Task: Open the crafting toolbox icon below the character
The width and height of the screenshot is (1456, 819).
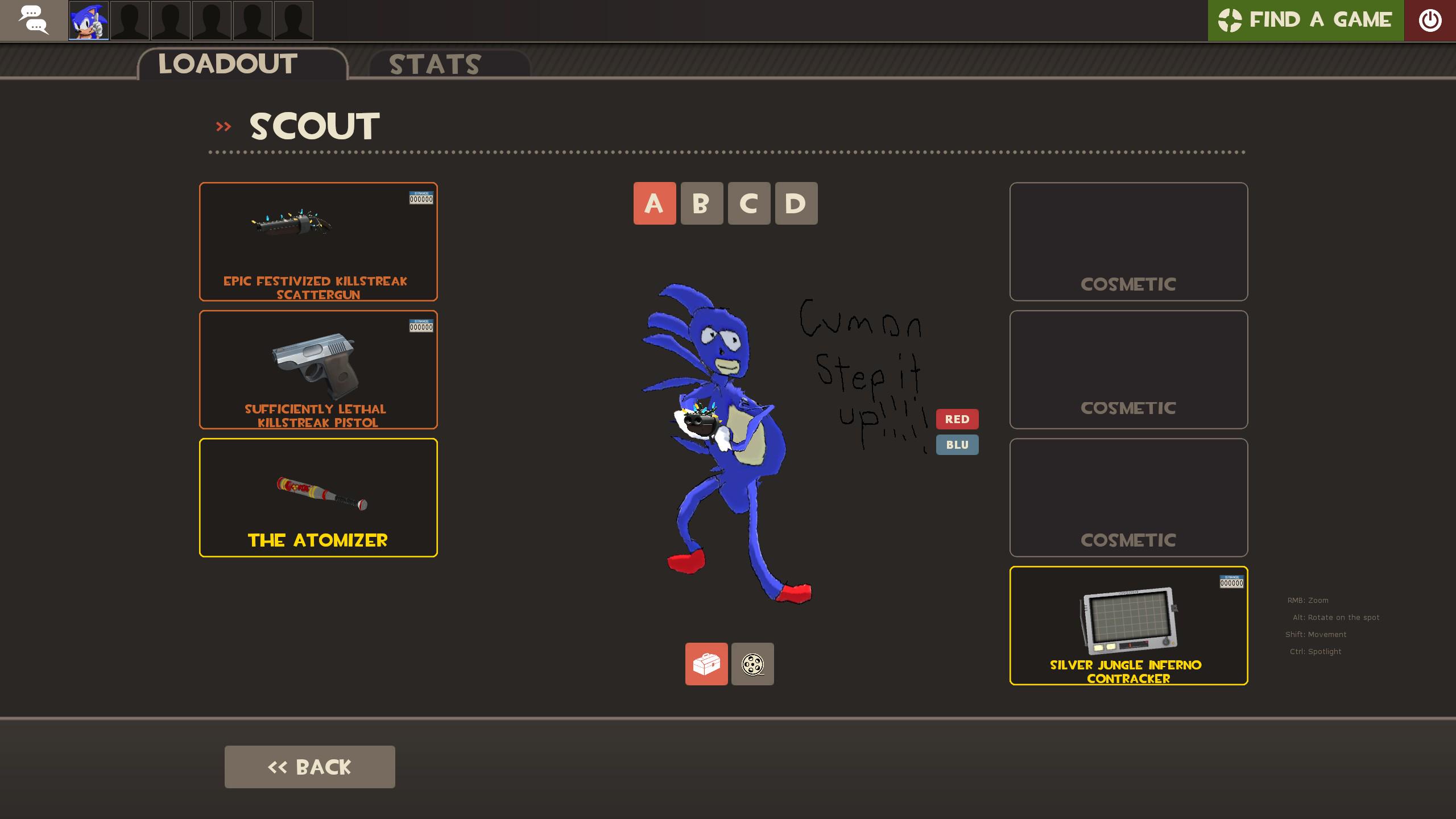Action: click(706, 664)
